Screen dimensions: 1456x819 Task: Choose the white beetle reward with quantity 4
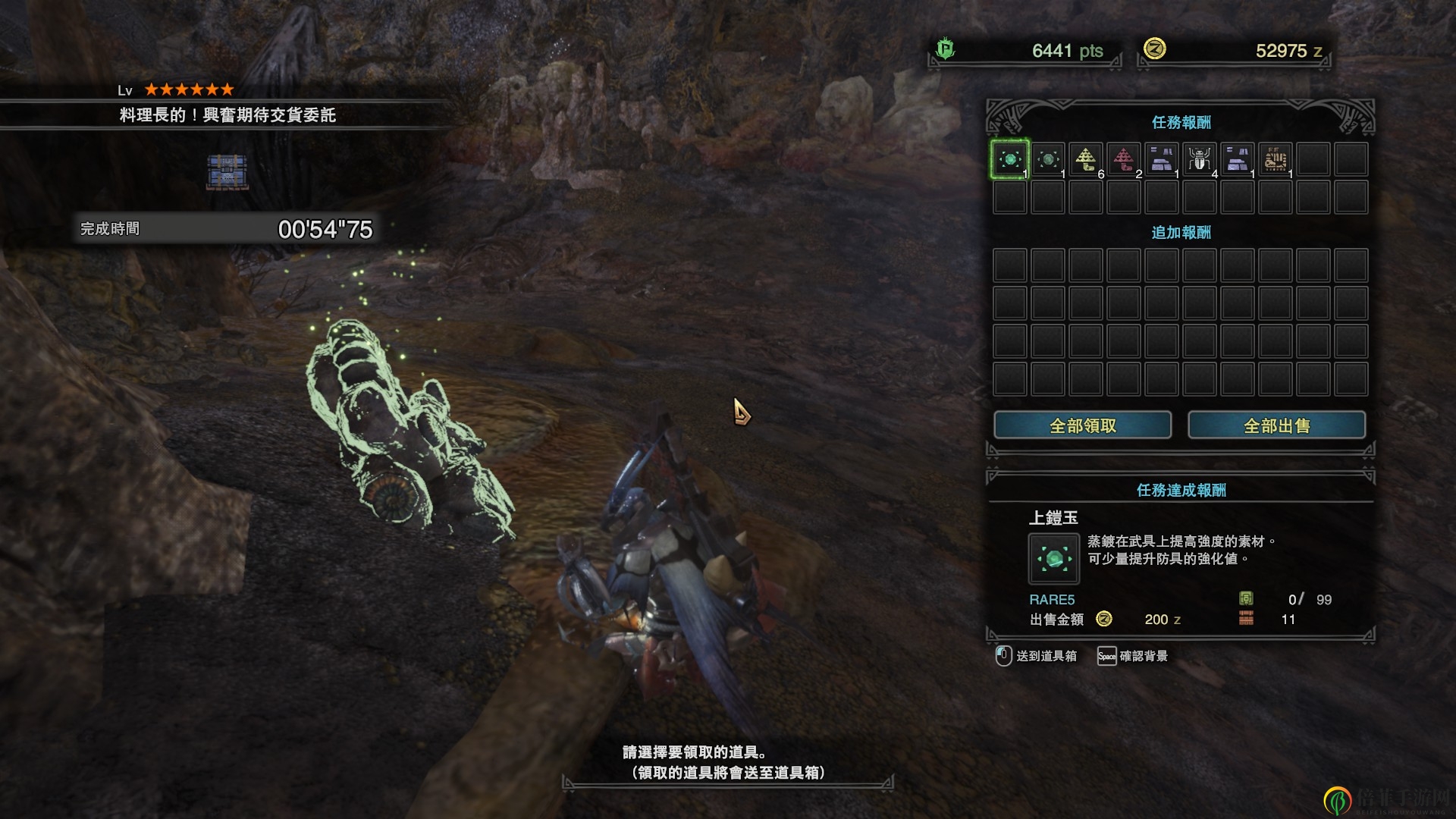1200,159
